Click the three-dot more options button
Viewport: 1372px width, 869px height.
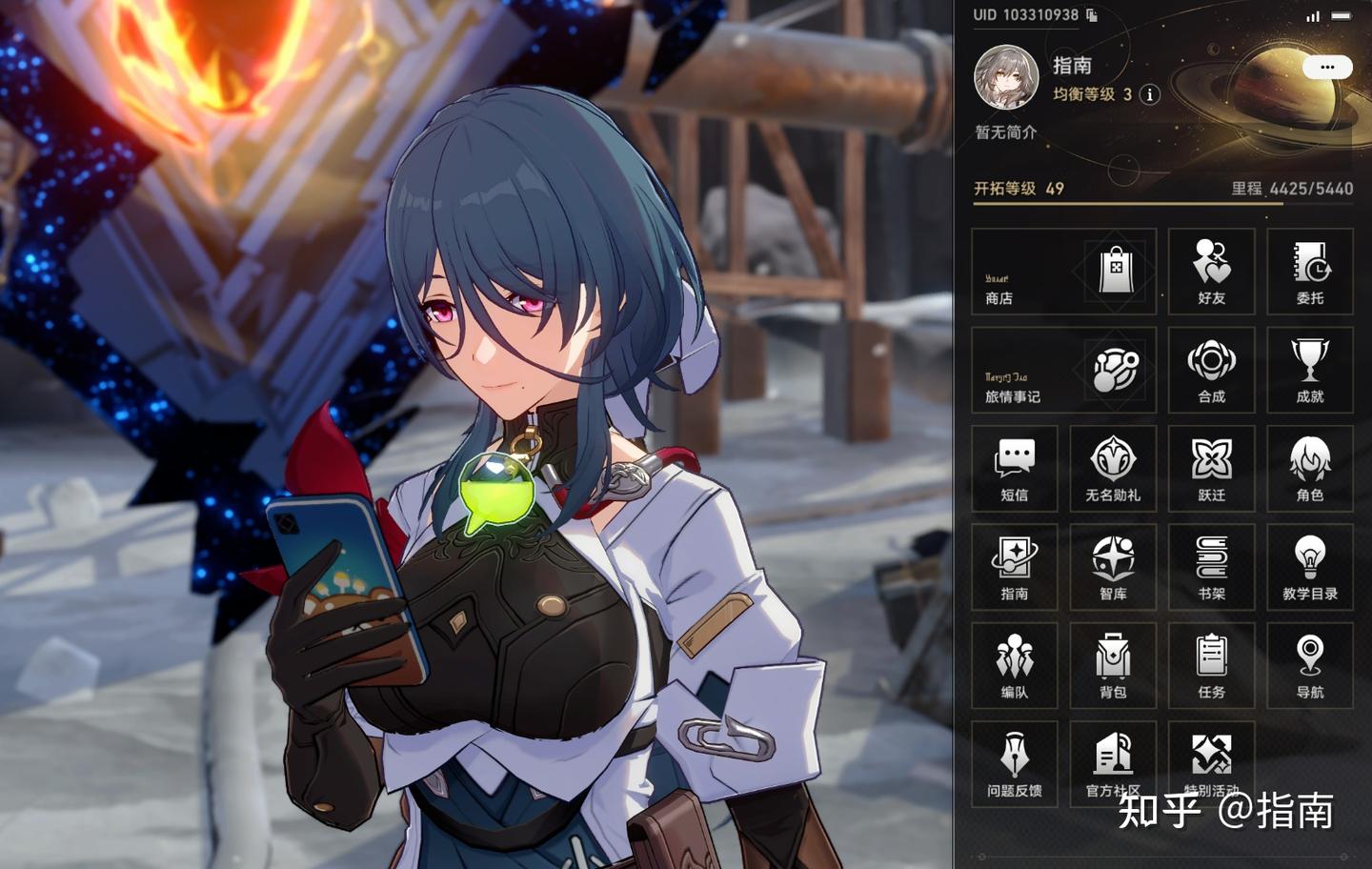(1327, 67)
